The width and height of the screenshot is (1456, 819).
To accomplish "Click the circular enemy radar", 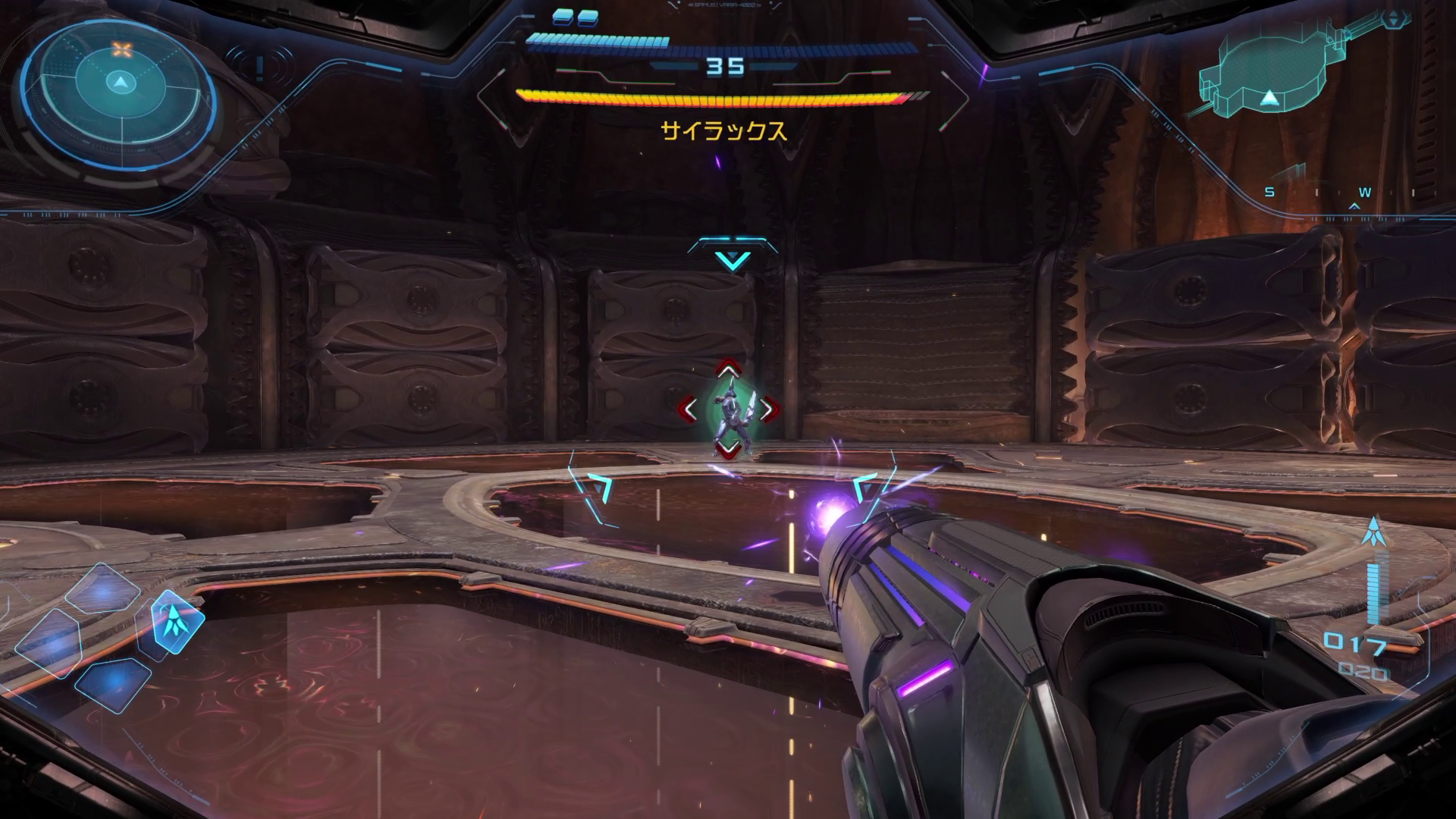I will tap(119, 92).
